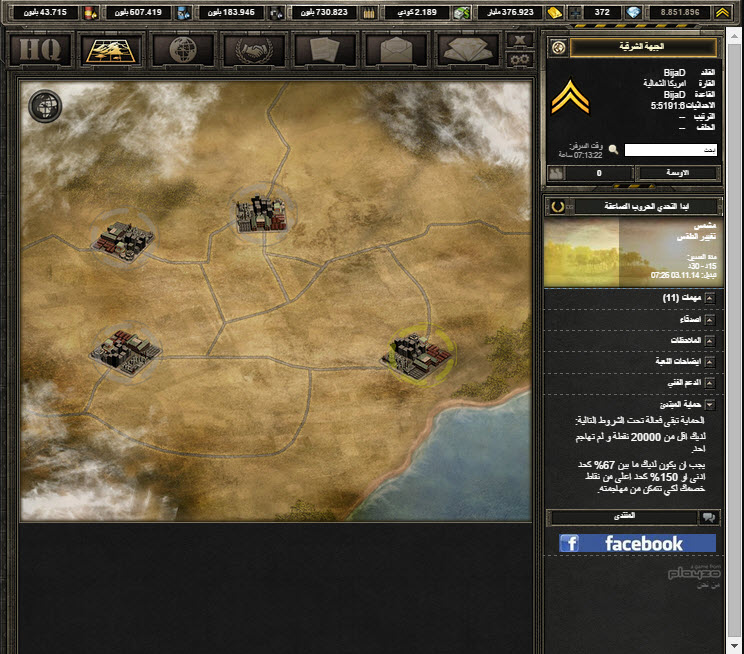
Task: Click the Facebook banner link
Action: 637,543
